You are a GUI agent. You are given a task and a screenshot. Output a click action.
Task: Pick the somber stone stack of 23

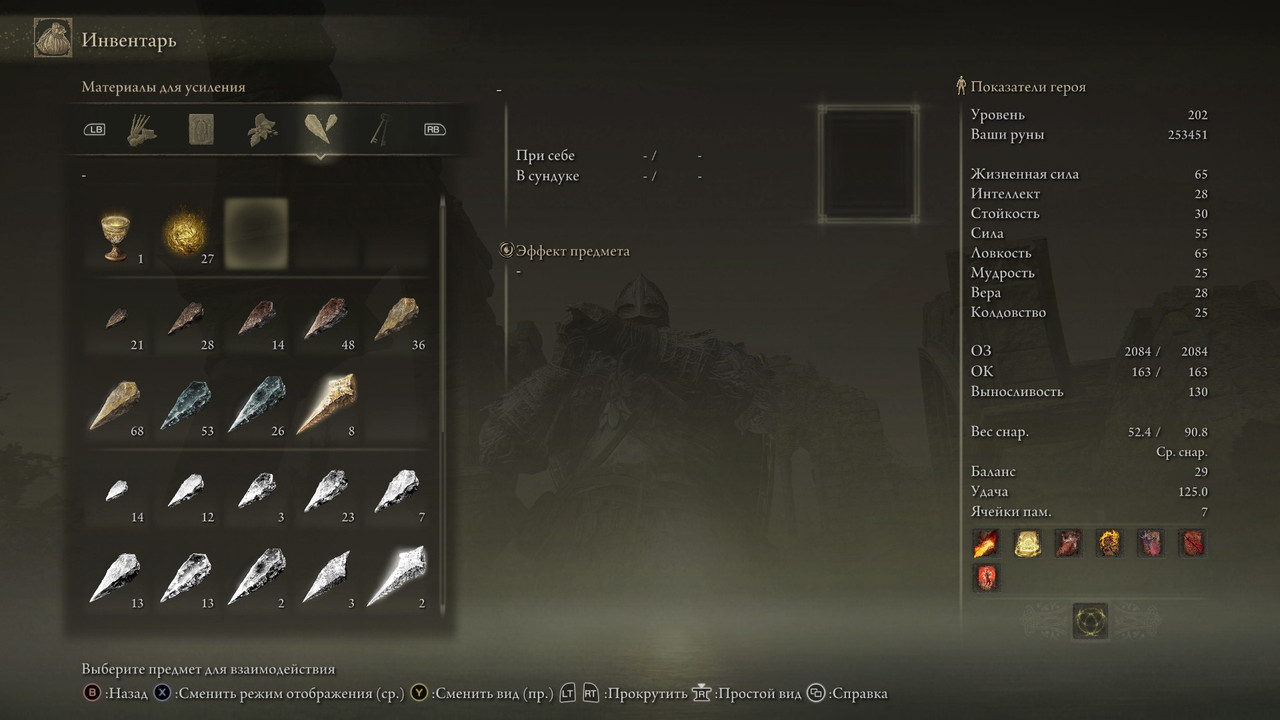(x=326, y=492)
